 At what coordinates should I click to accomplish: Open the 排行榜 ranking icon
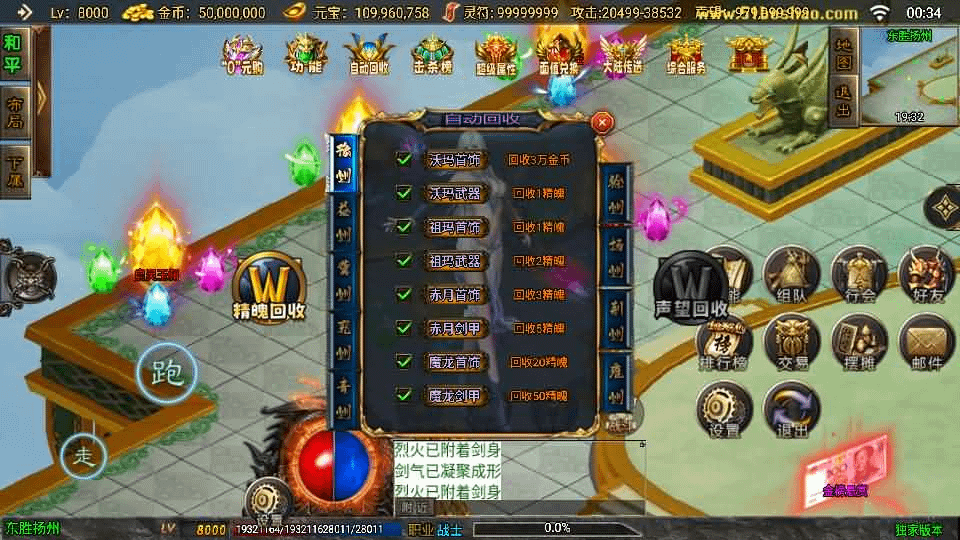pos(724,343)
